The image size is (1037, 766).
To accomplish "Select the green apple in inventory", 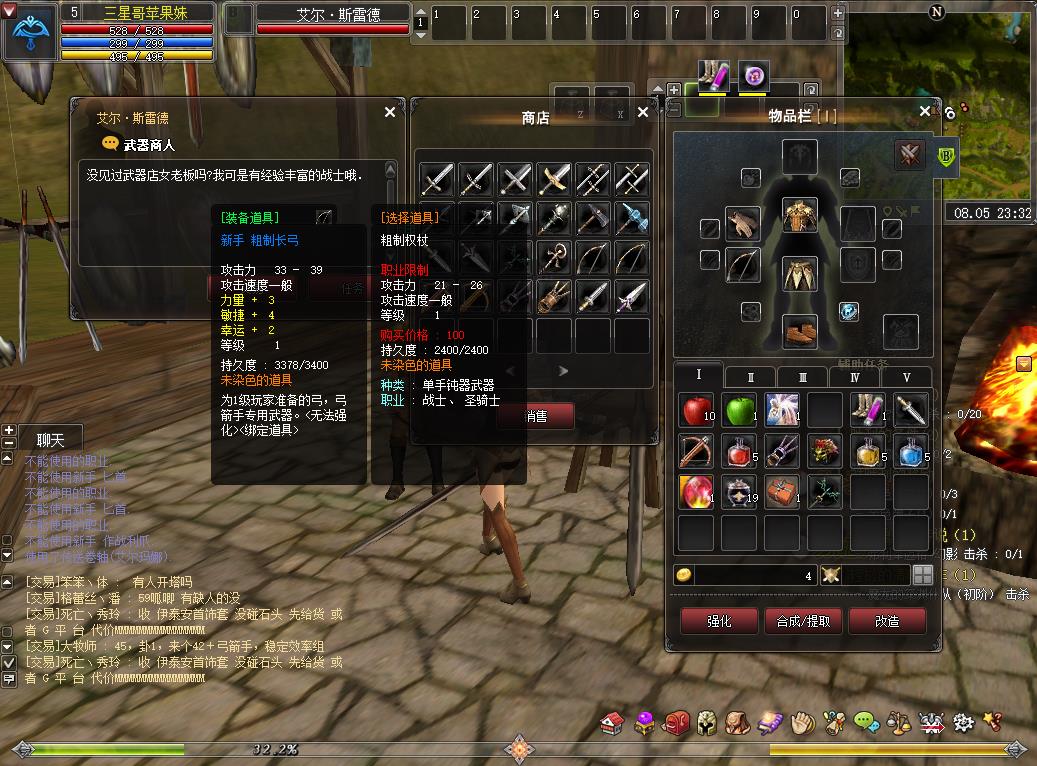I will coord(739,410).
